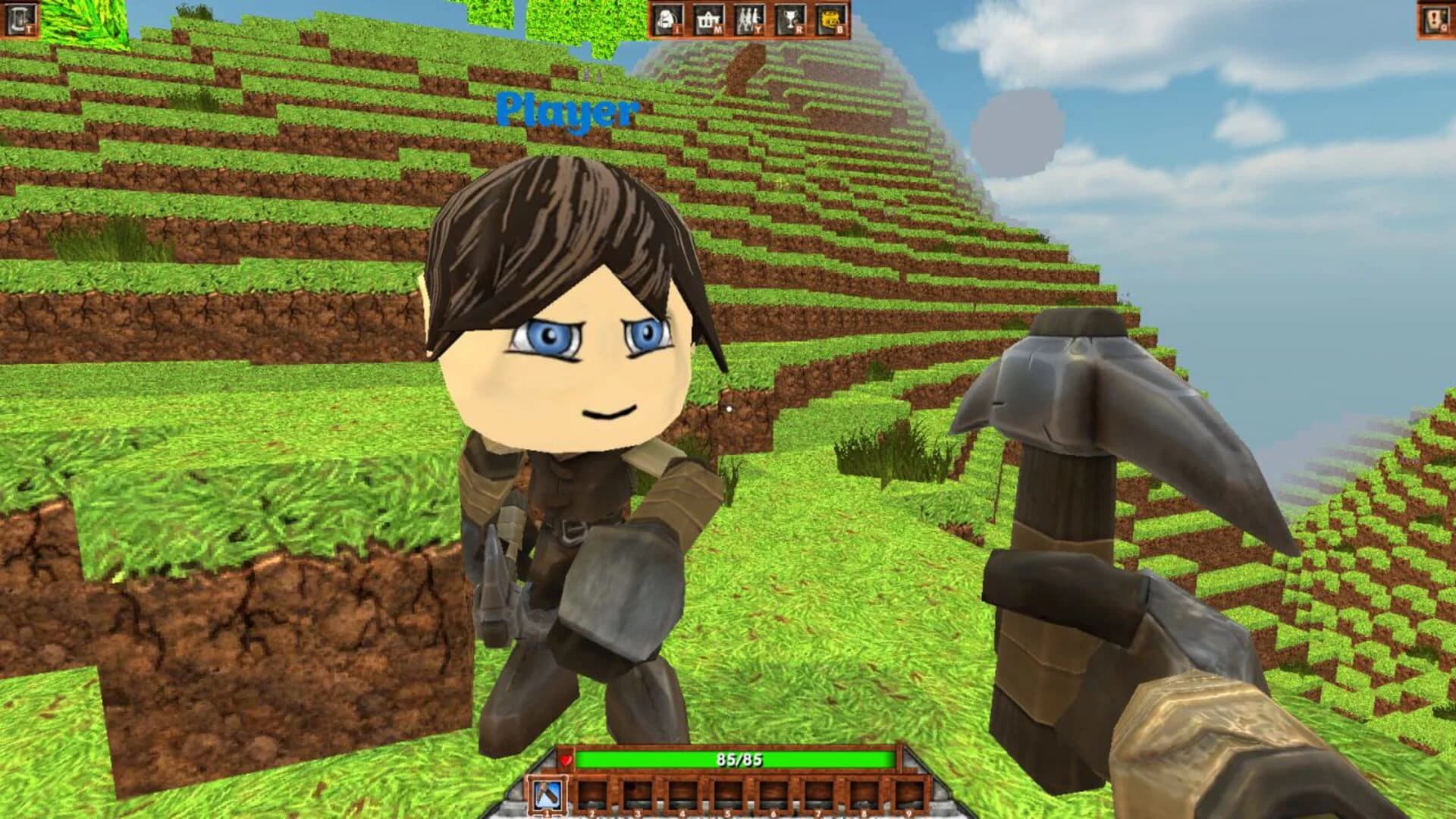Select empty hotbar slot 5
The height and width of the screenshot is (819, 1456).
[726, 794]
